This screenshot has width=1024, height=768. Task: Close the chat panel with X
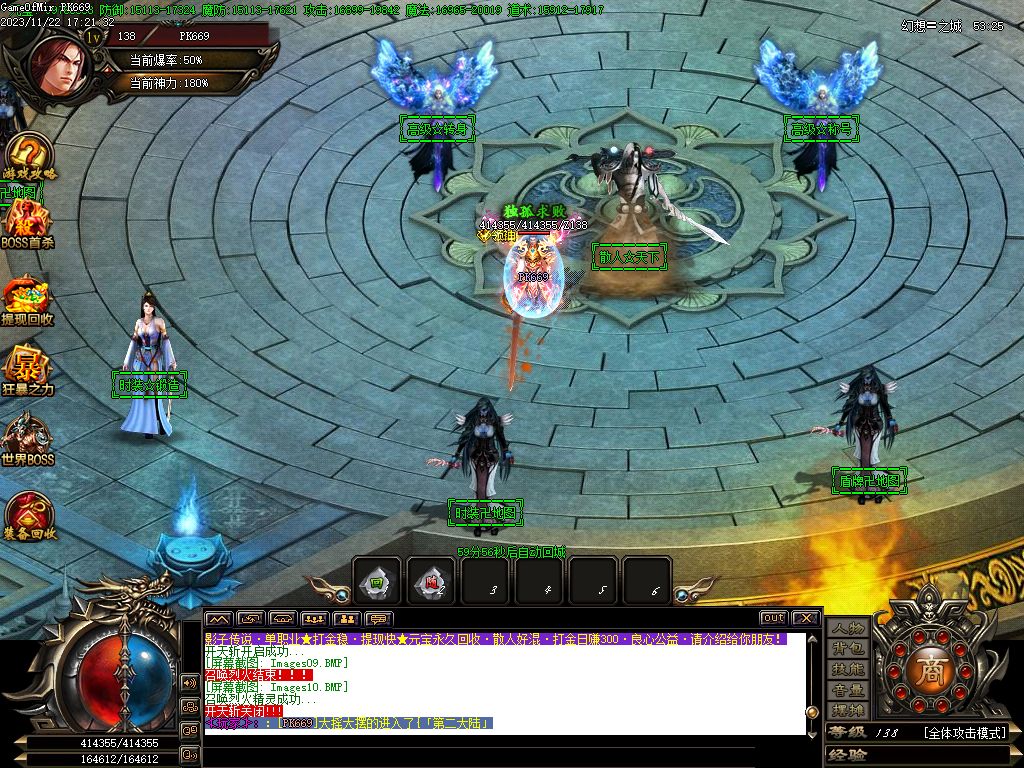pos(806,618)
